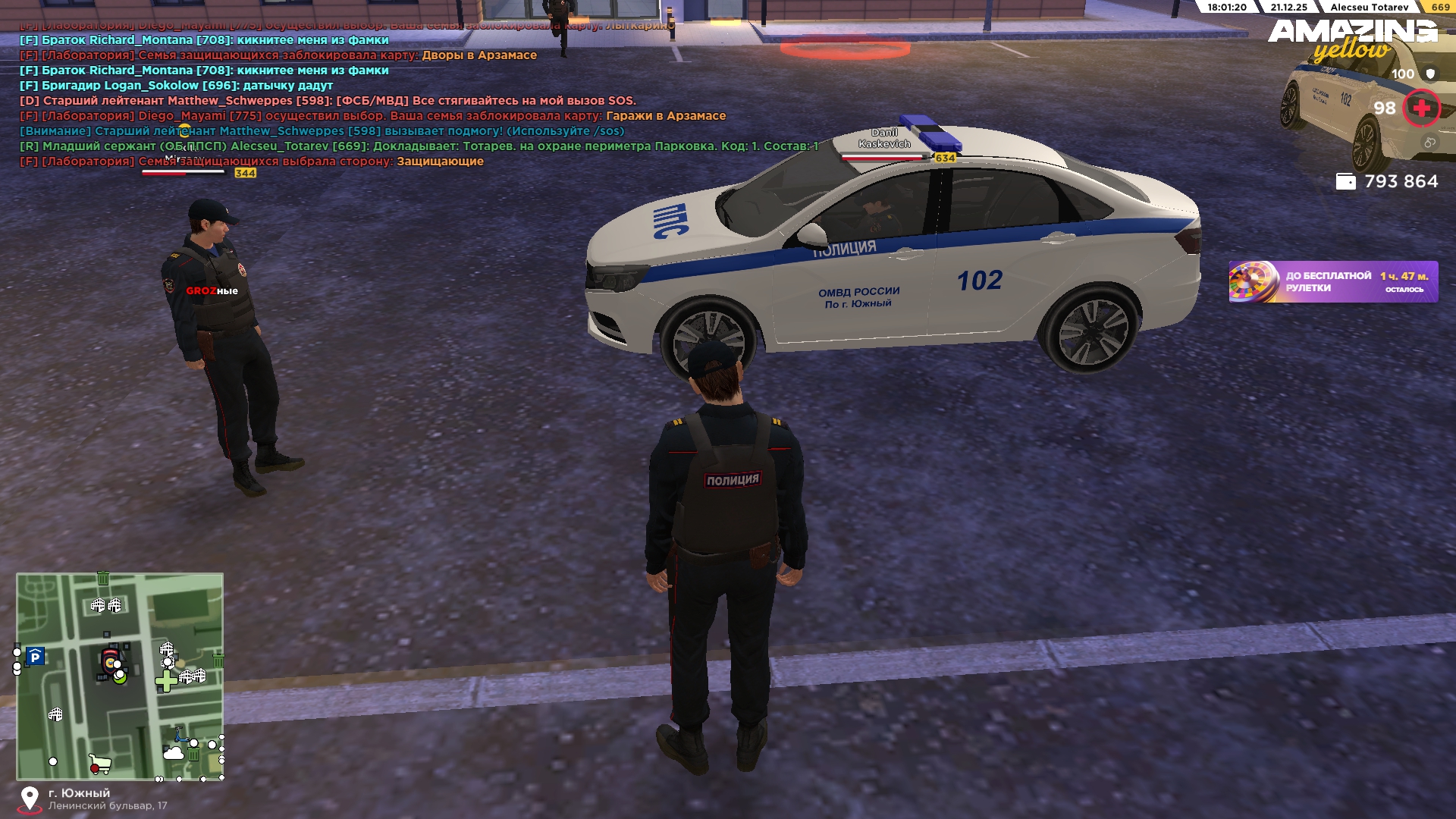Select the red cross health icon
This screenshot has height=819, width=1456.
tap(1421, 108)
